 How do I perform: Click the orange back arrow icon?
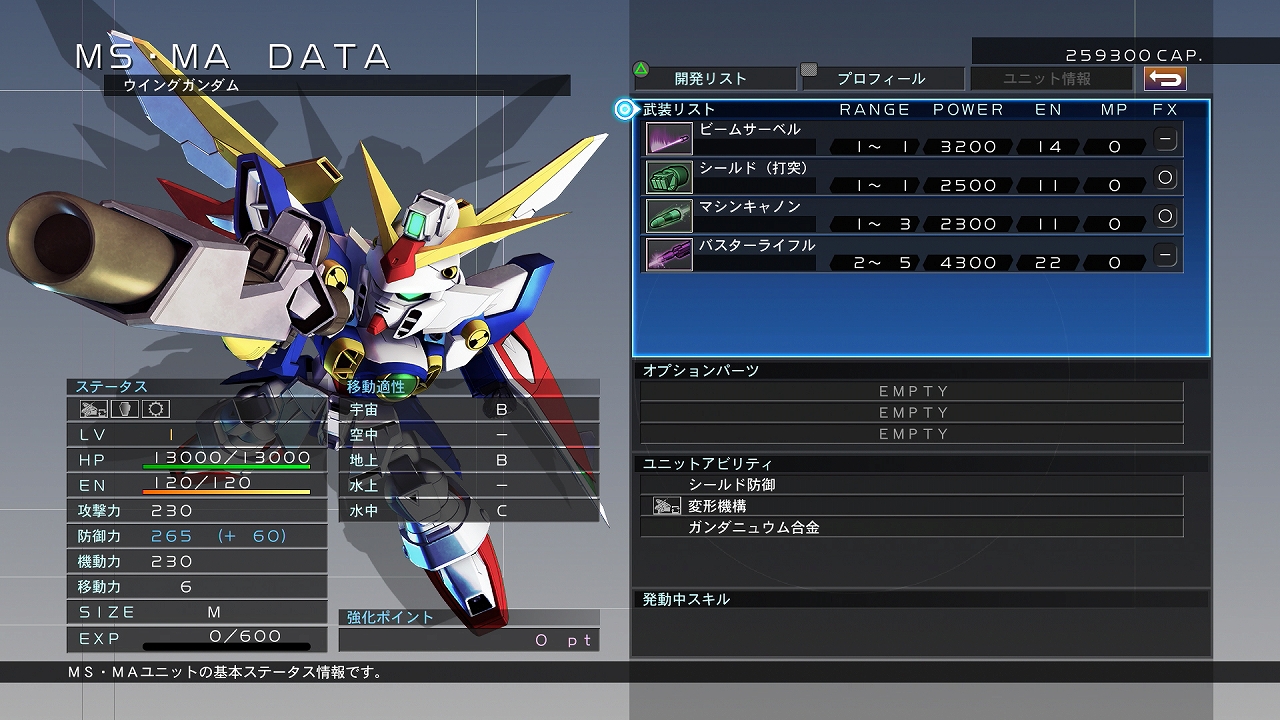coord(1167,78)
